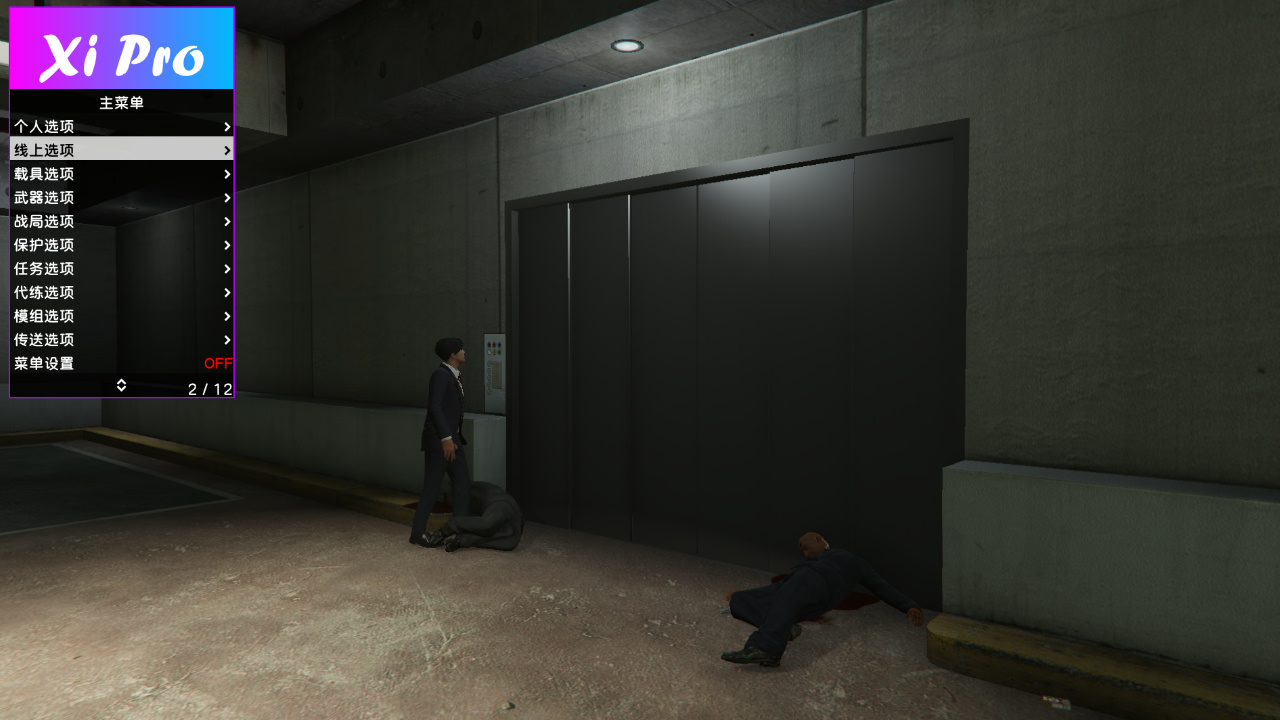Screen dimensions: 1280x720
Task: Click the up-down scroll arrows in menu footer
Action: 121,385
